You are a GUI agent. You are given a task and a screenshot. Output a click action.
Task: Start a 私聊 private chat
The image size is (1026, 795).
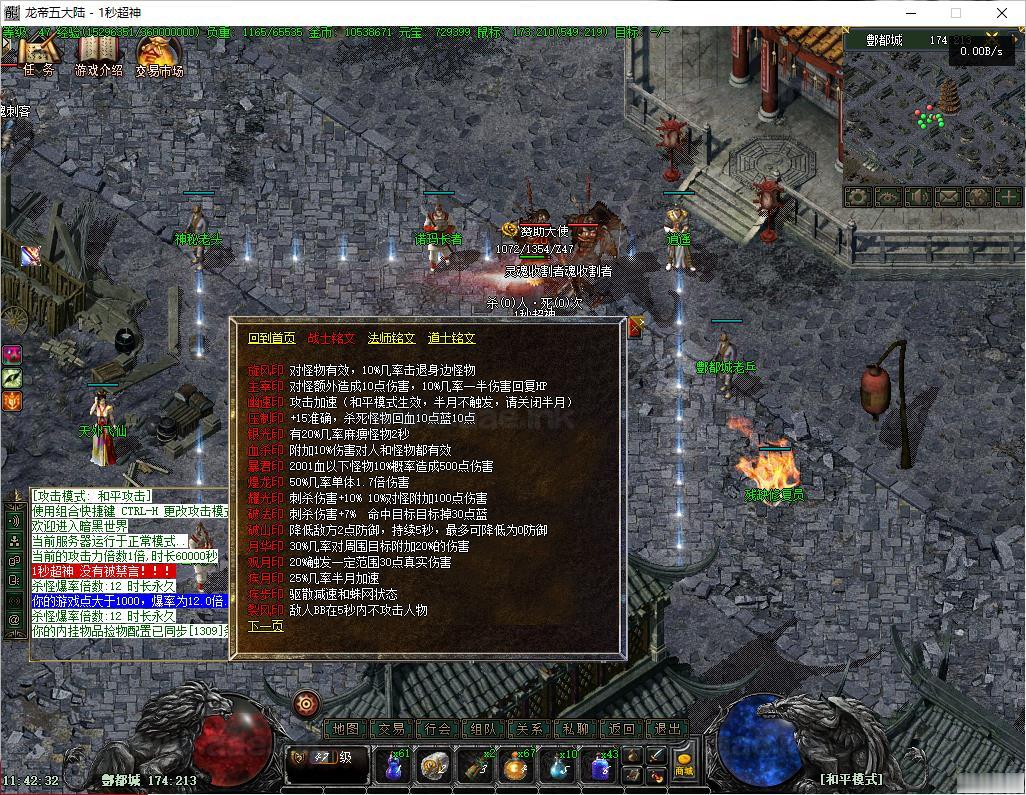click(x=576, y=729)
